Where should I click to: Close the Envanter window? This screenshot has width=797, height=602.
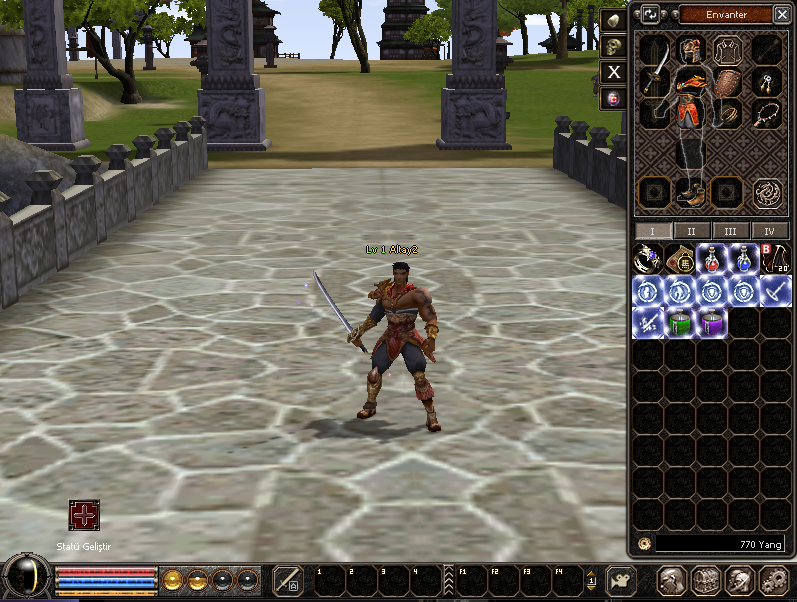(x=781, y=14)
